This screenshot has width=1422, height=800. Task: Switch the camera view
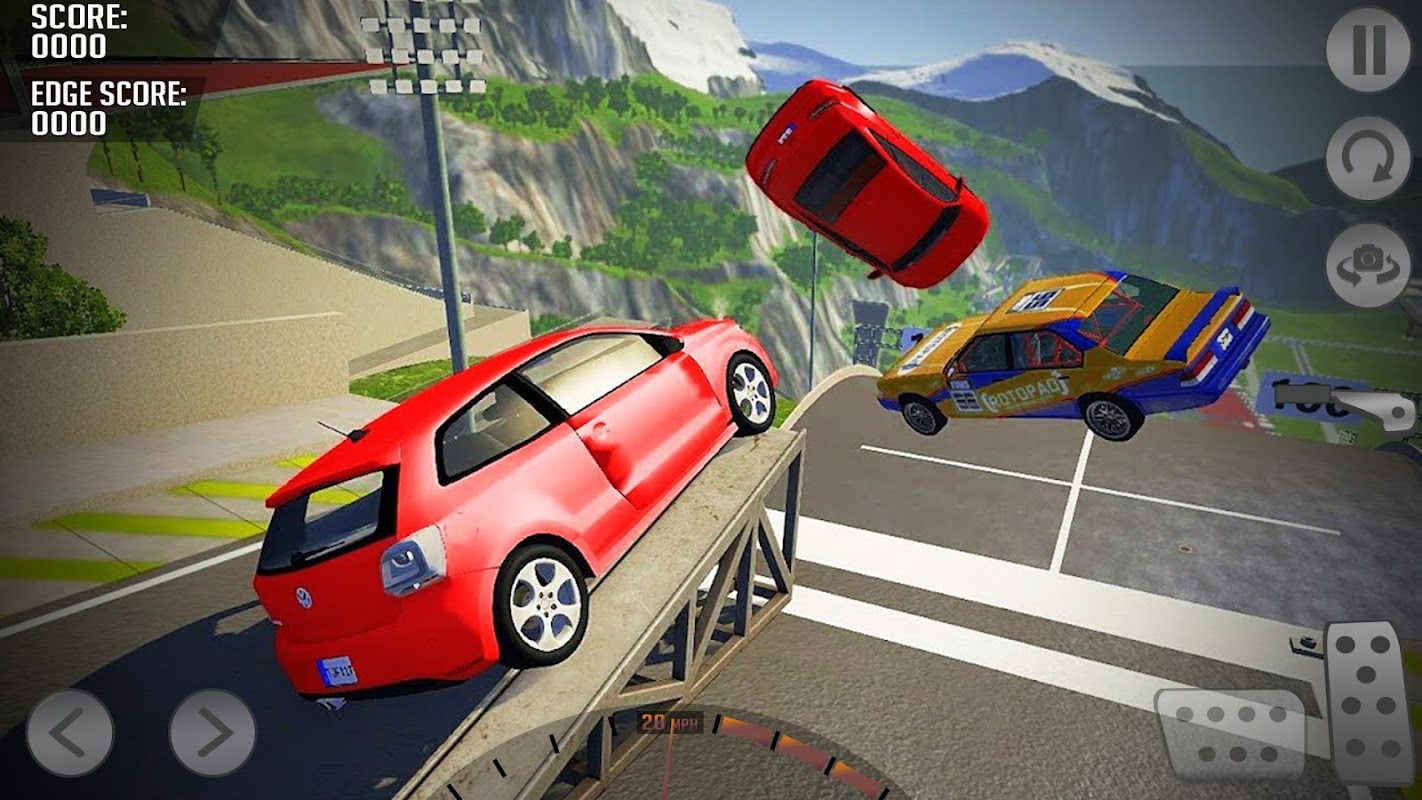[1367, 264]
